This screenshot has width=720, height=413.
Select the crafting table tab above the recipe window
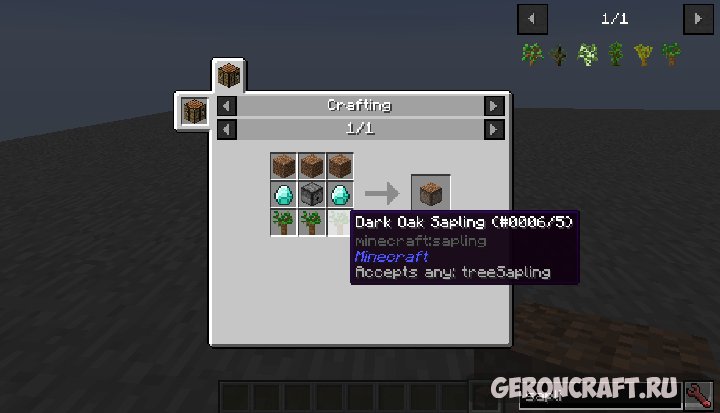(x=229, y=76)
